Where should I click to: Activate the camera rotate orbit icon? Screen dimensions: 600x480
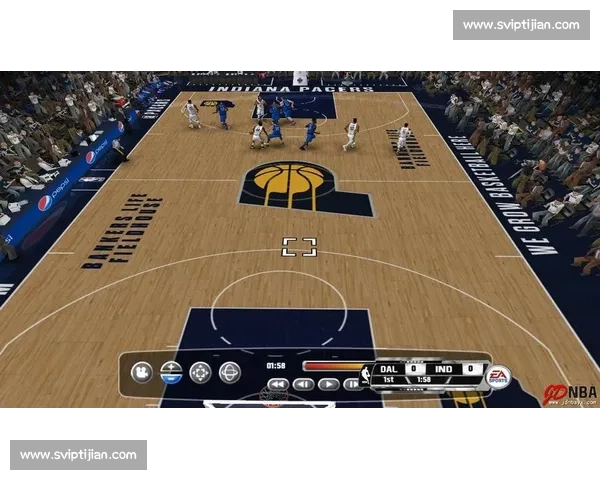pos(230,373)
